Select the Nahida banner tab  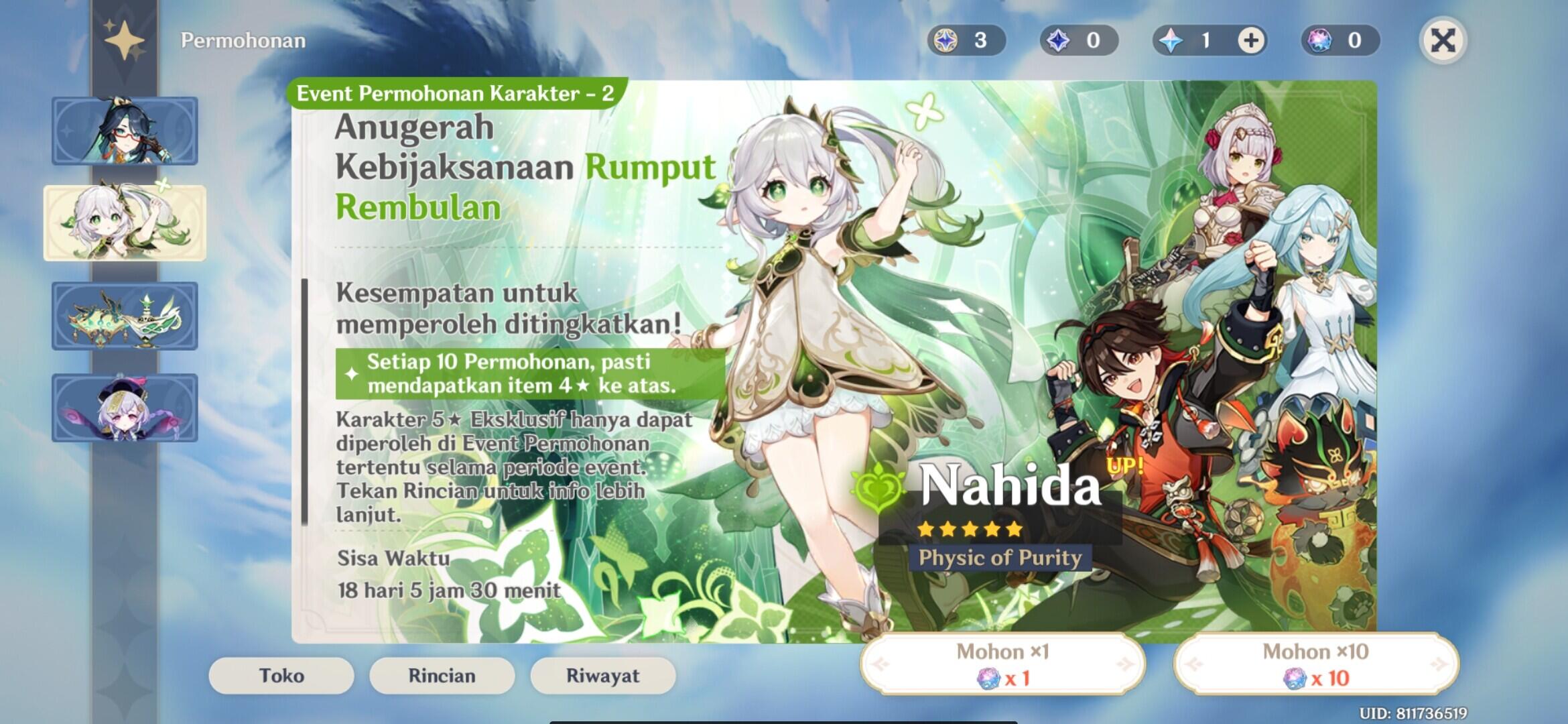click(125, 223)
